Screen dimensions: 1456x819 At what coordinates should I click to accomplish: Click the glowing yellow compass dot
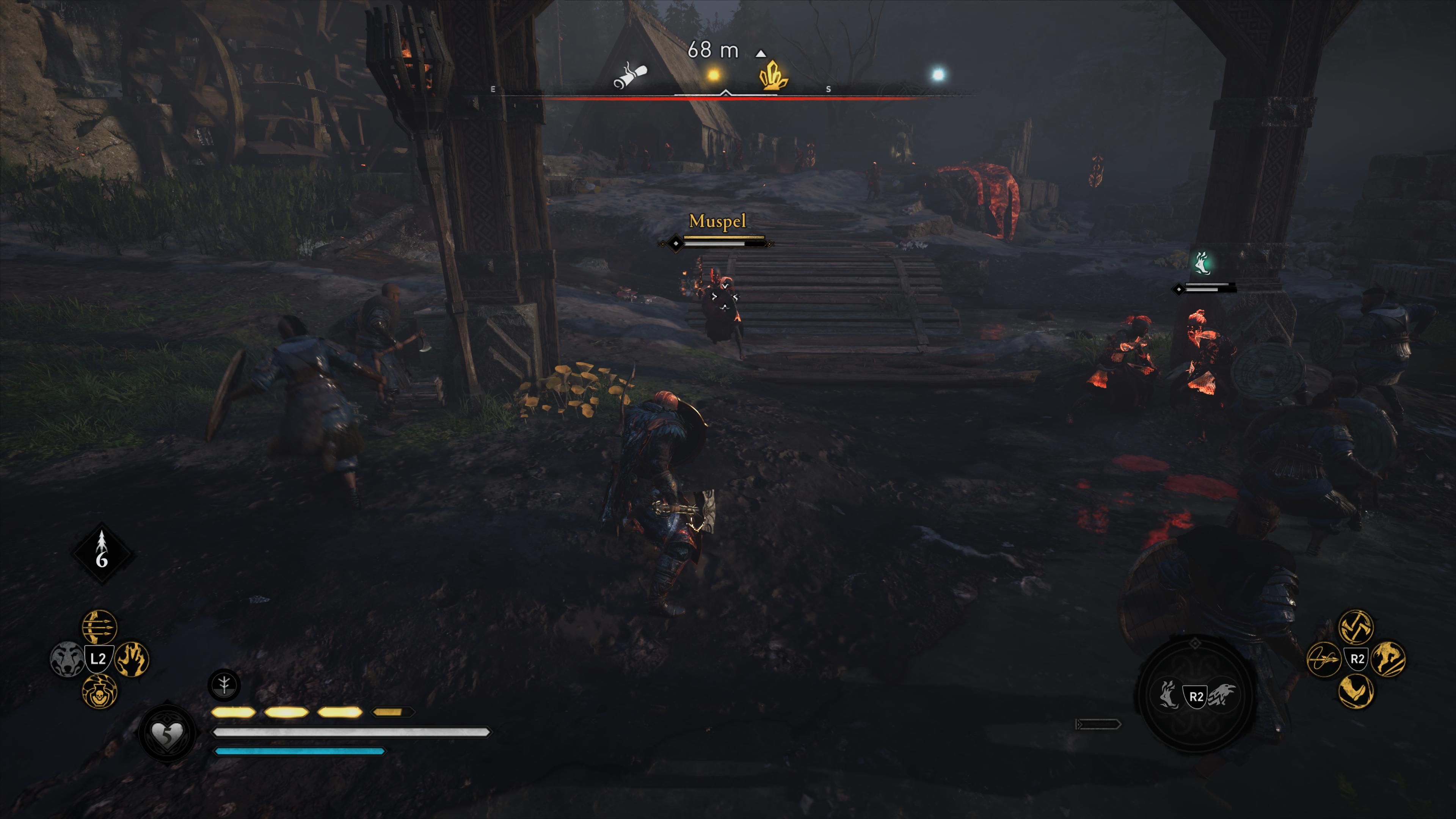click(x=713, y=75)
